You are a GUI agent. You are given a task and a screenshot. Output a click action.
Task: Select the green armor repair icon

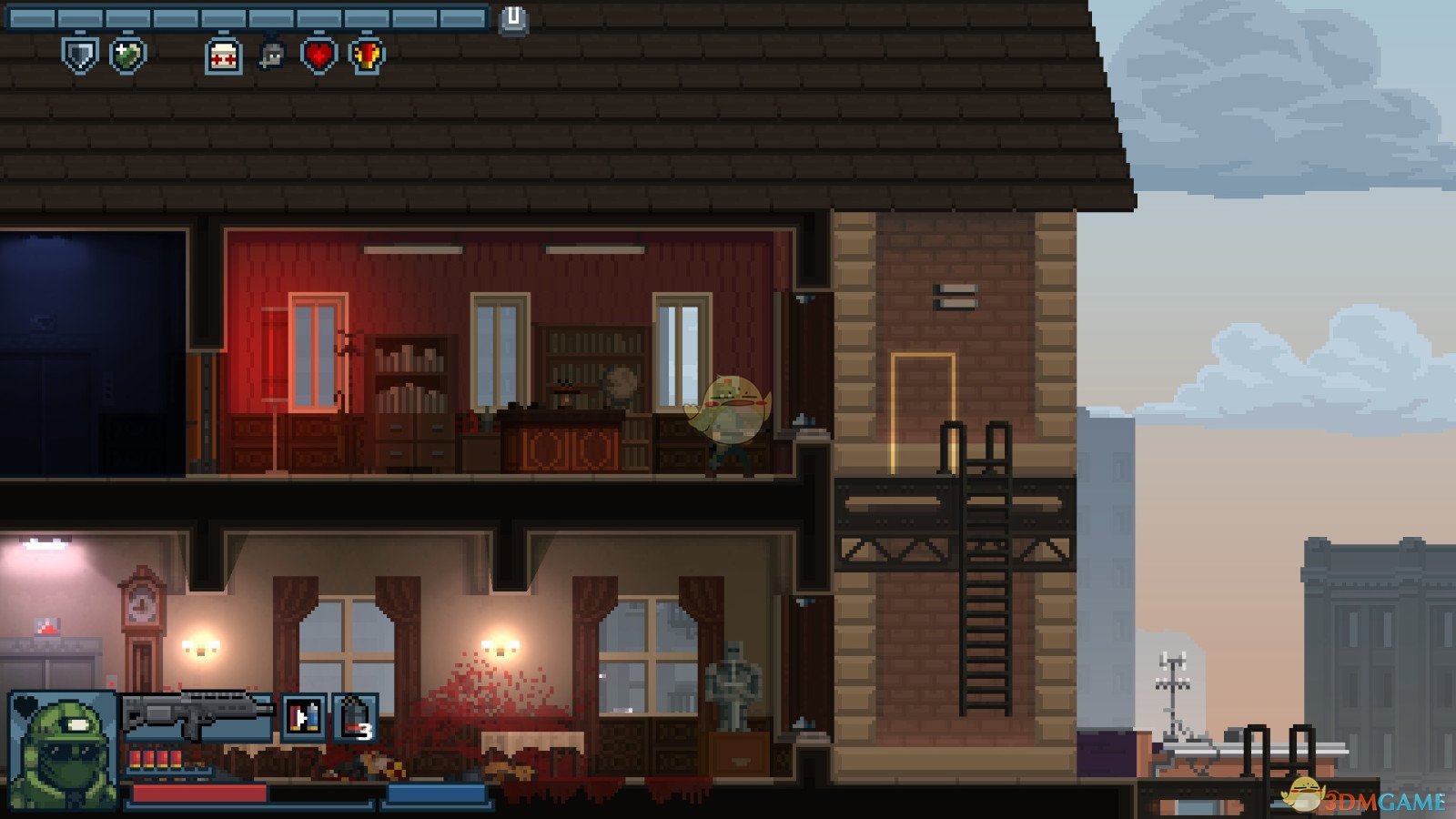coord(127,55)
